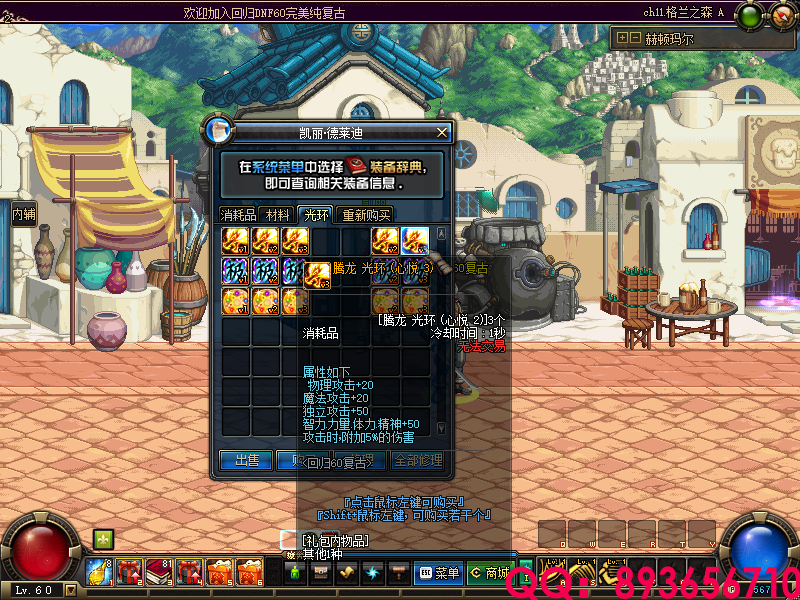Switch to the 重新购买 tab
This screenshot has height=600, width=800.
click(x=364, y=214)
